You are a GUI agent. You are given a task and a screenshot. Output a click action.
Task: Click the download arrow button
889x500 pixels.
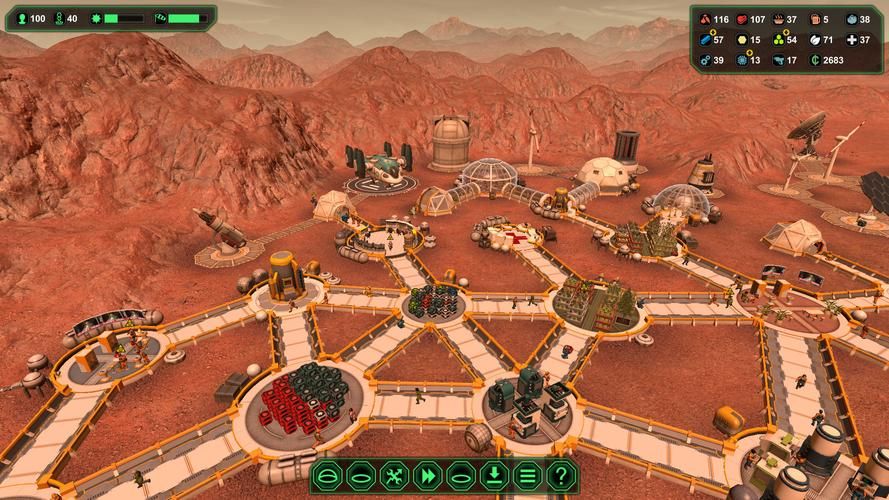[495, 476]
